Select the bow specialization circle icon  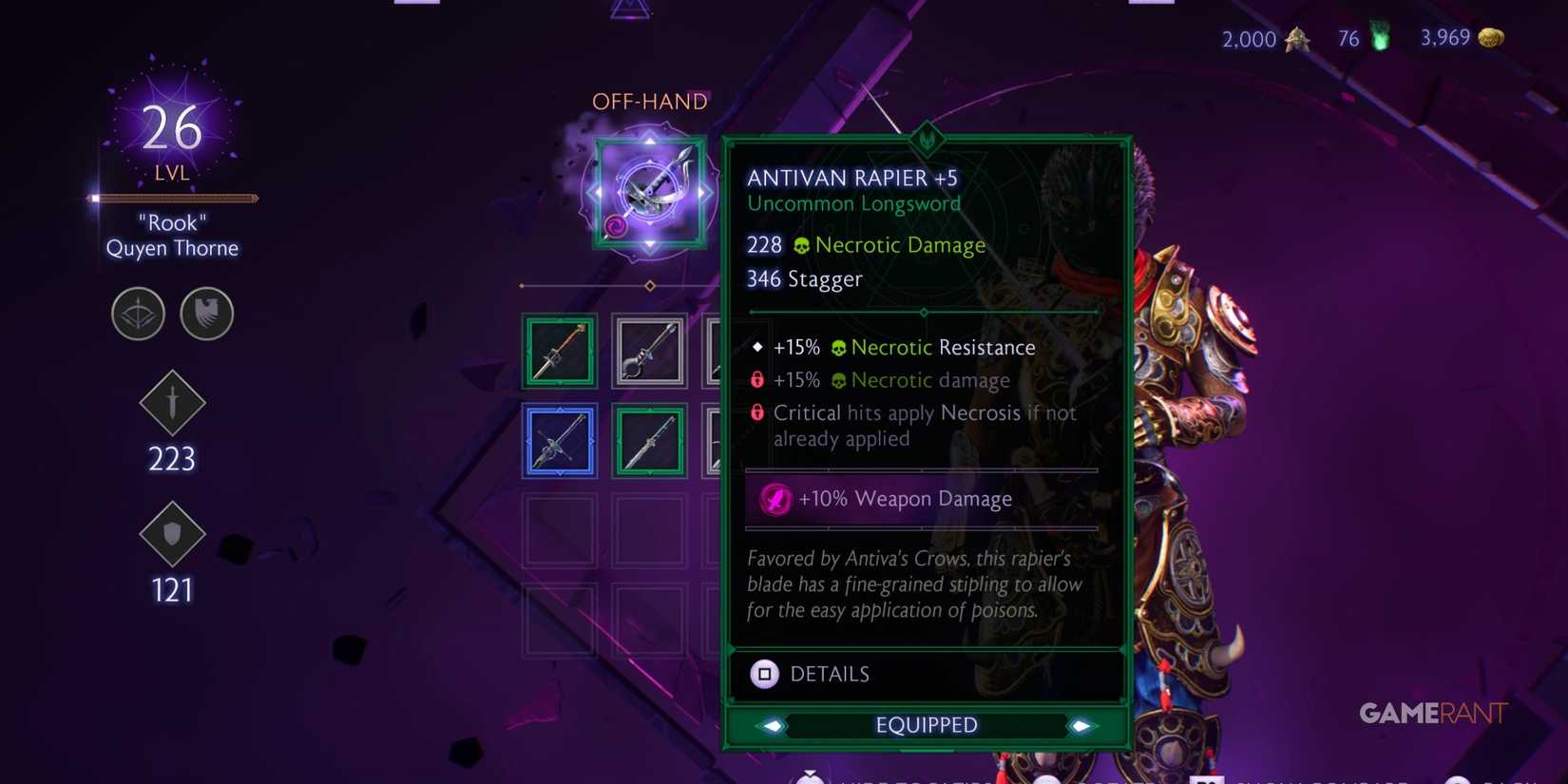coord(138,314)
